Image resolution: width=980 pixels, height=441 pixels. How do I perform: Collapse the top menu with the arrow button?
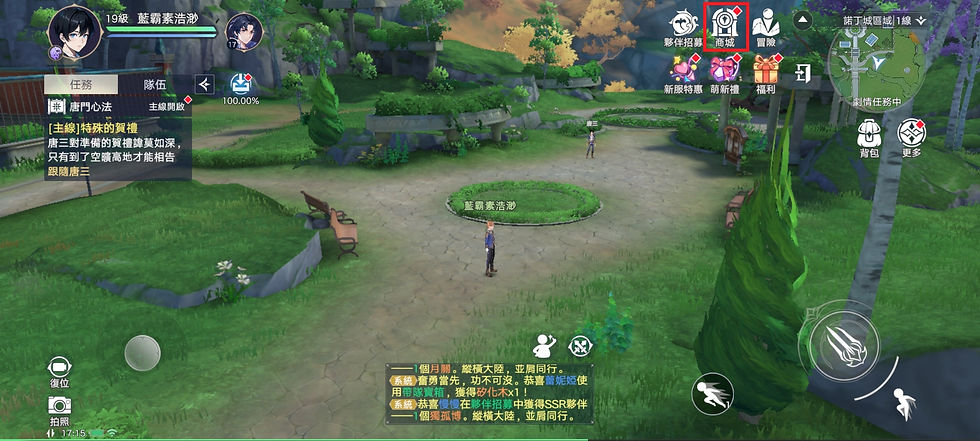pos(801,20)
